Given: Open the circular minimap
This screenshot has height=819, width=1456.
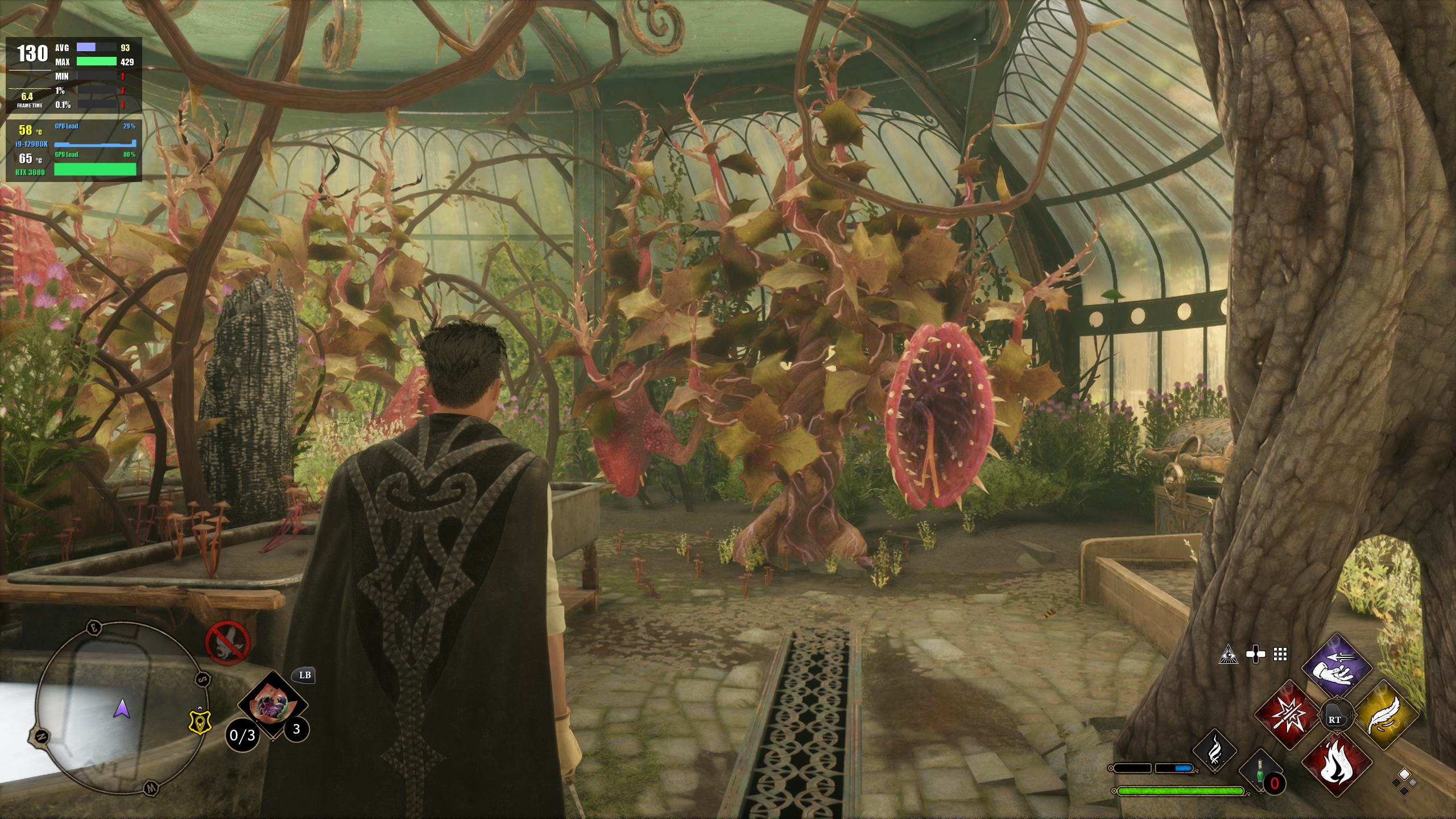Looking at the screenshot, I should (117, 708).
